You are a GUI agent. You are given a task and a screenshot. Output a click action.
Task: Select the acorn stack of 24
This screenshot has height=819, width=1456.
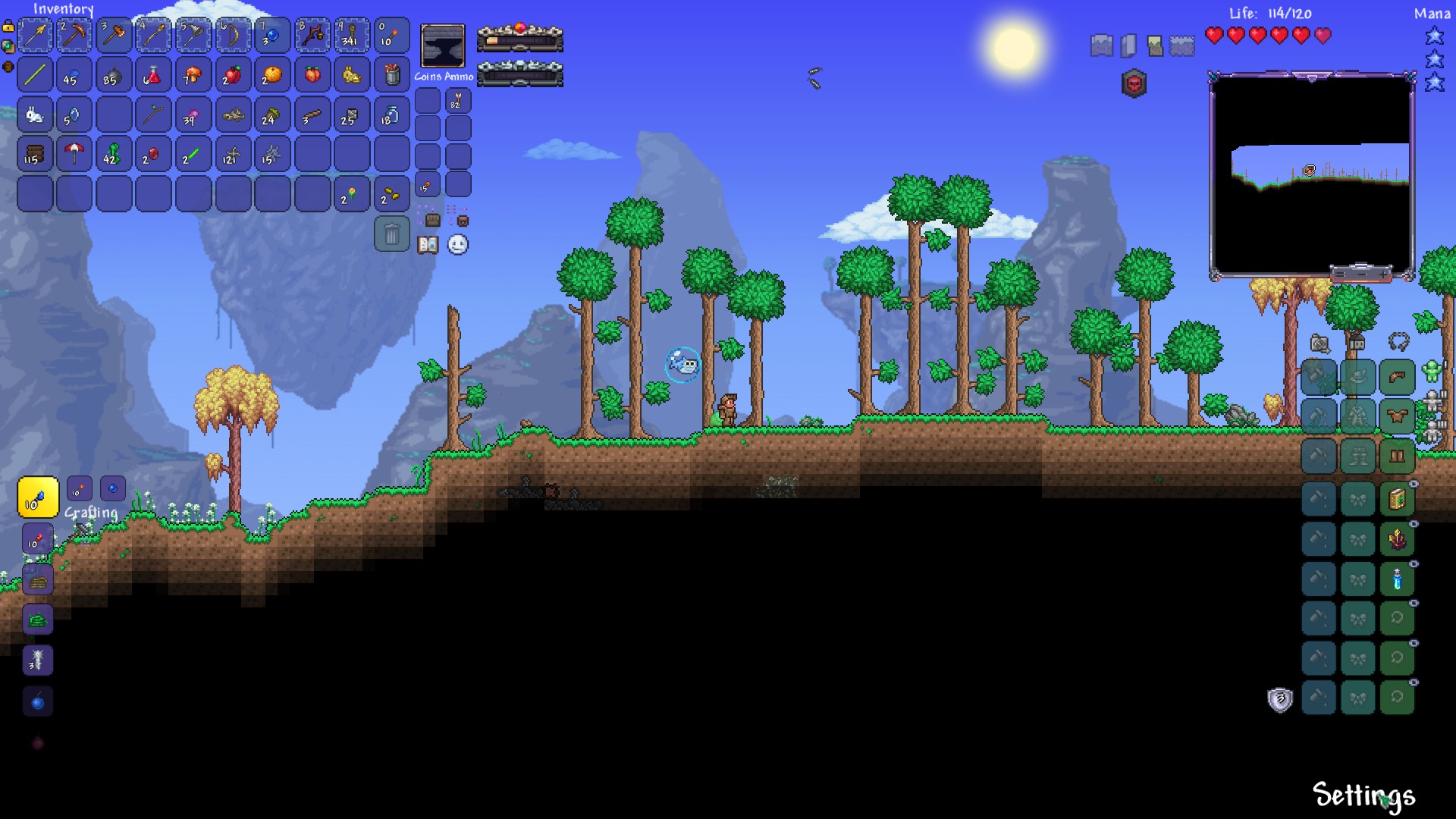pyautogui.click(x=271, y=115)
